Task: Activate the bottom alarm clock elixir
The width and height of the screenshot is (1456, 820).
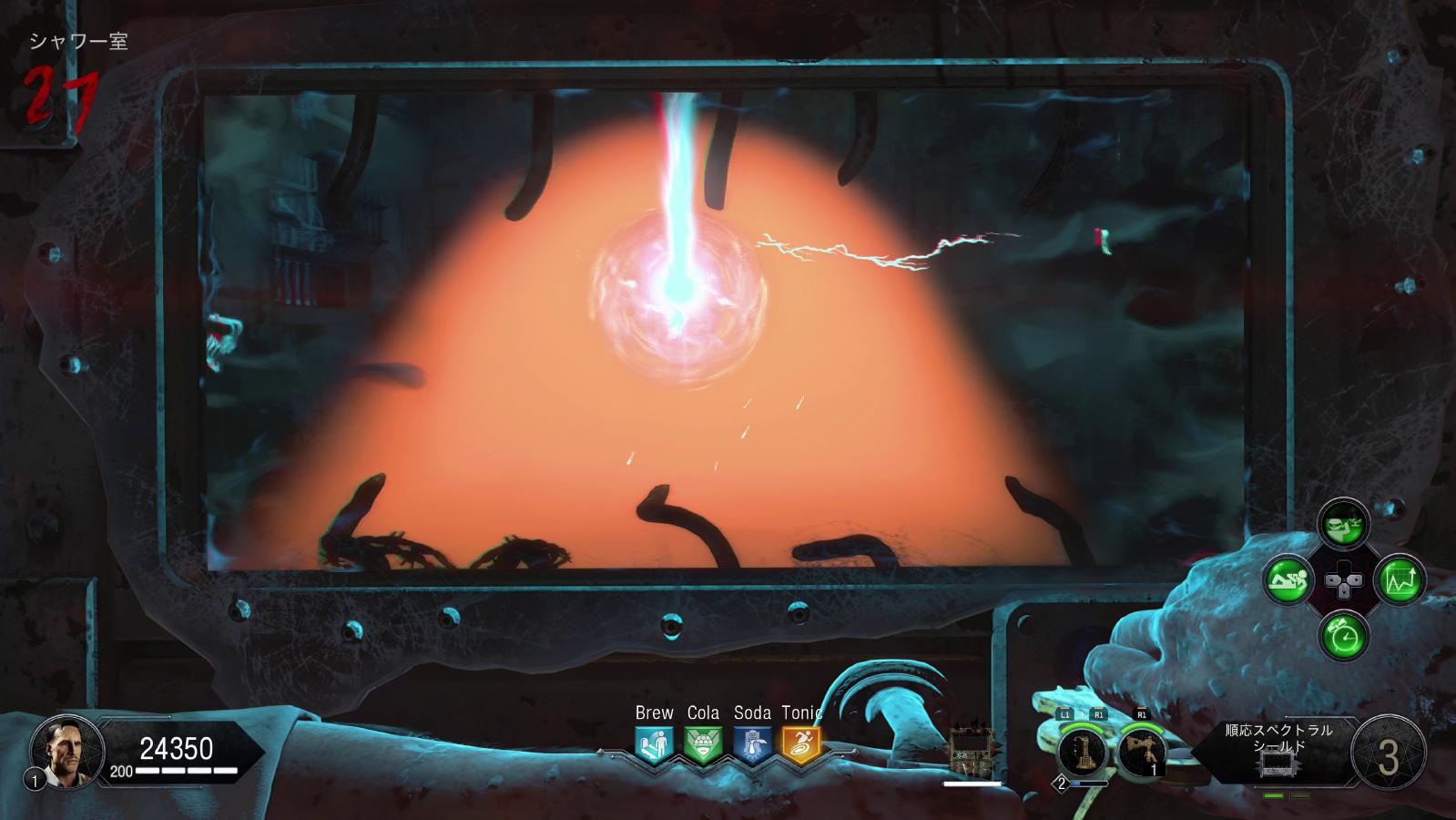Action: [x=1344, y=634]
